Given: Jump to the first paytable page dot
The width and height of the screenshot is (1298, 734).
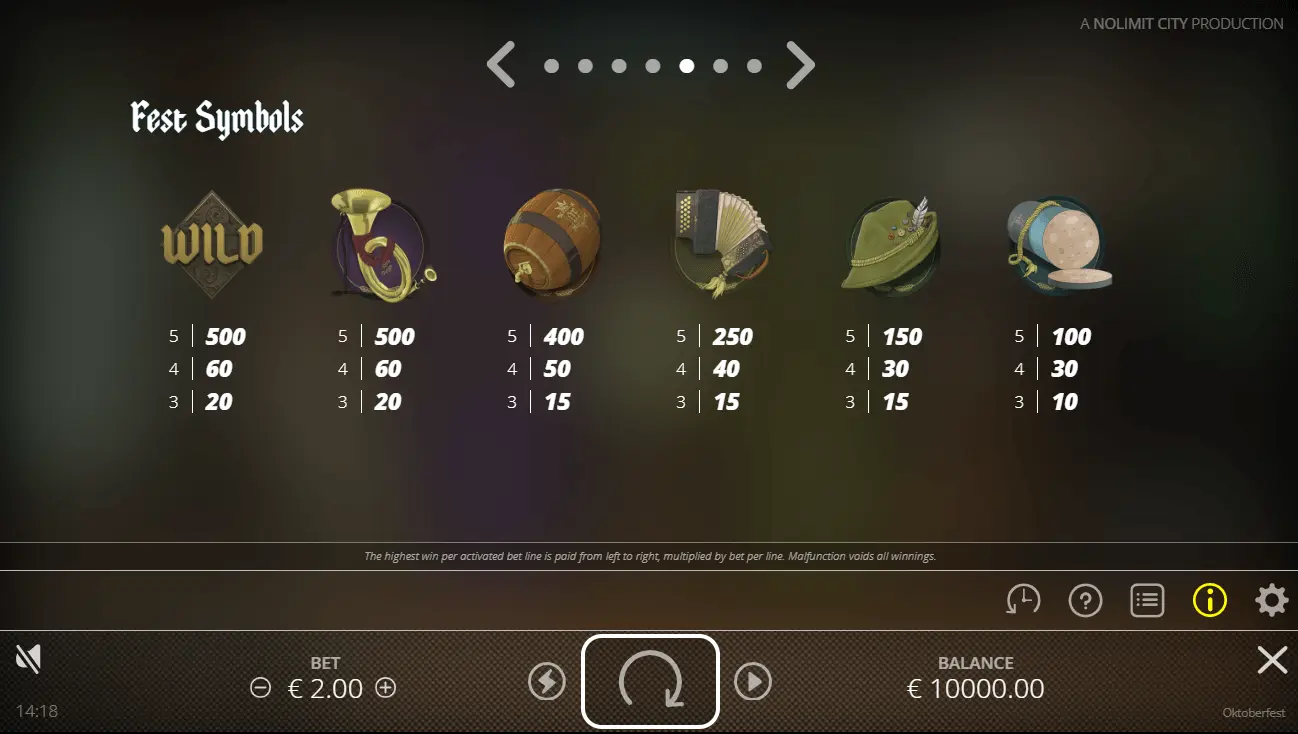Looking at the screenshot, I should pos(551,66).
